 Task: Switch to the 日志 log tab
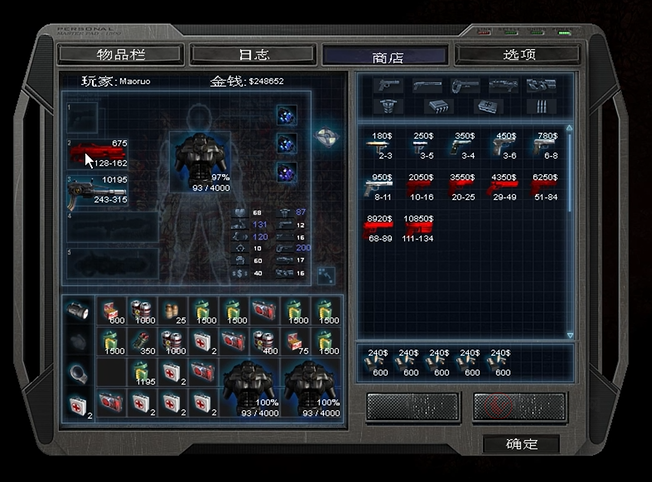coord(253,54)
